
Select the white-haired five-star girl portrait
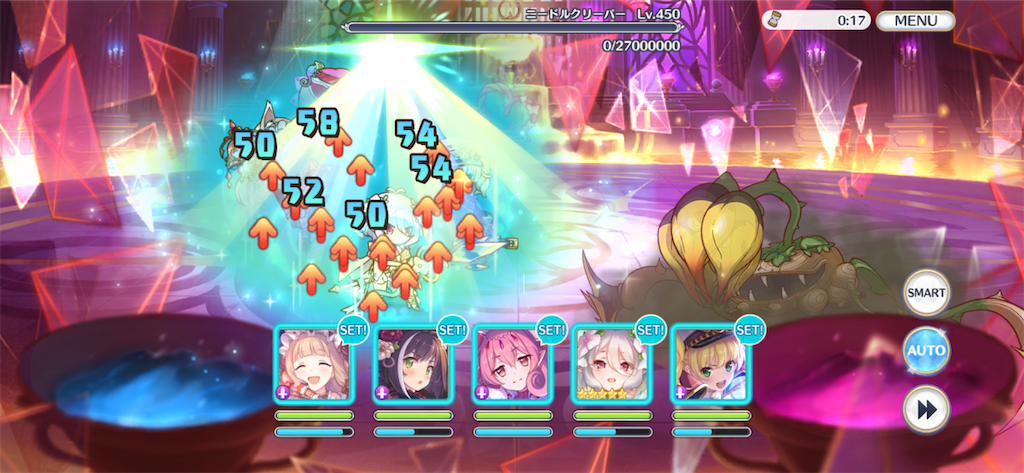(x=610, y=364)
